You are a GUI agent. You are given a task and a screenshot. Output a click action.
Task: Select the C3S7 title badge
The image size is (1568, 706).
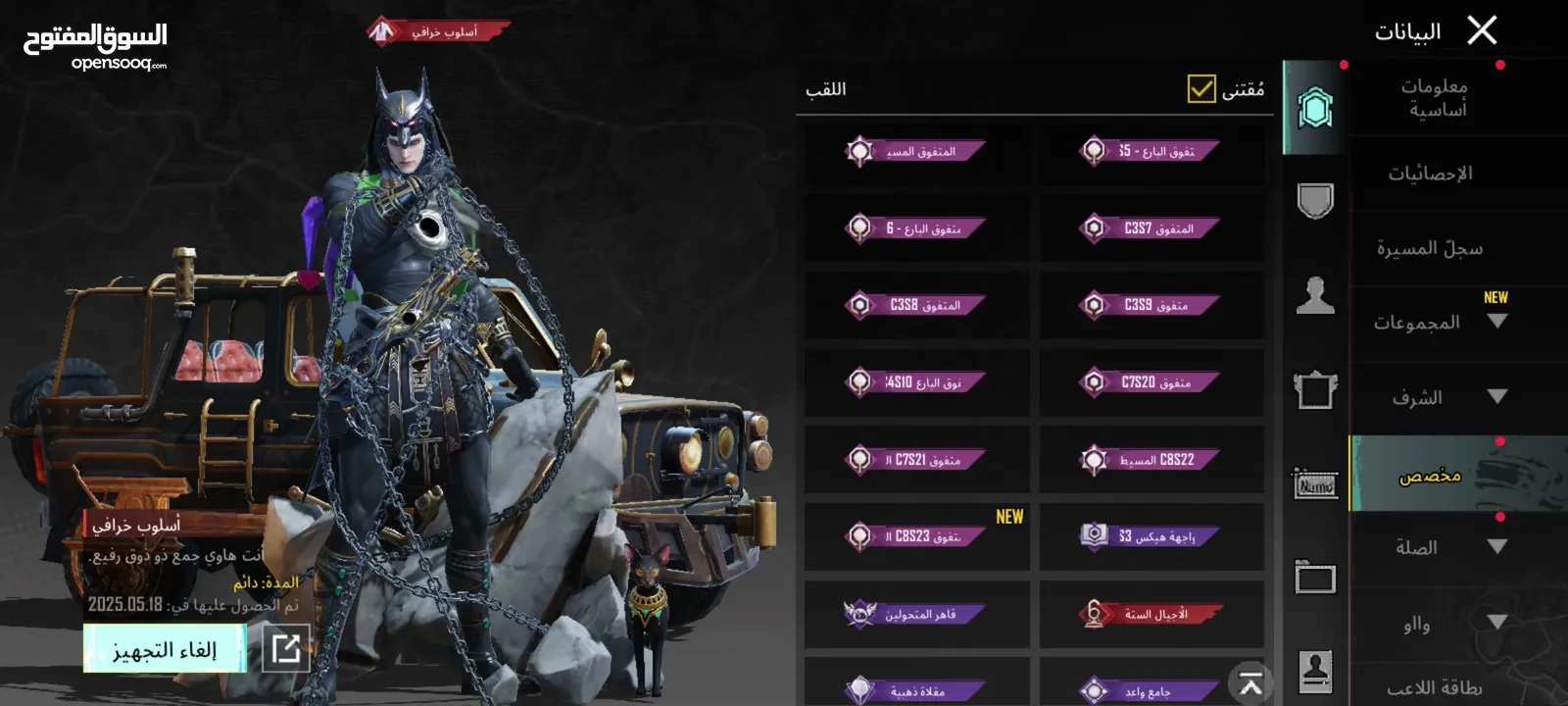(1151, 228)
